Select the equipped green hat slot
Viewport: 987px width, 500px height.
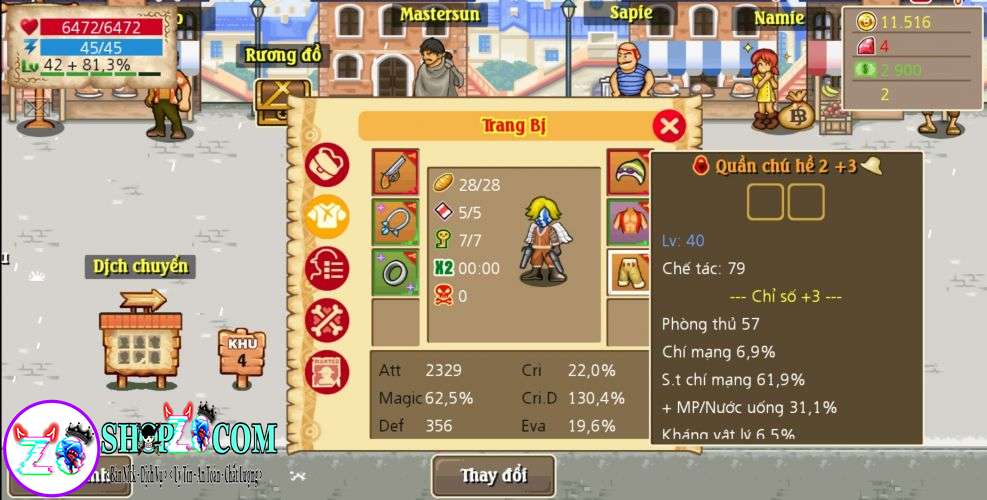tap(629, 172)
